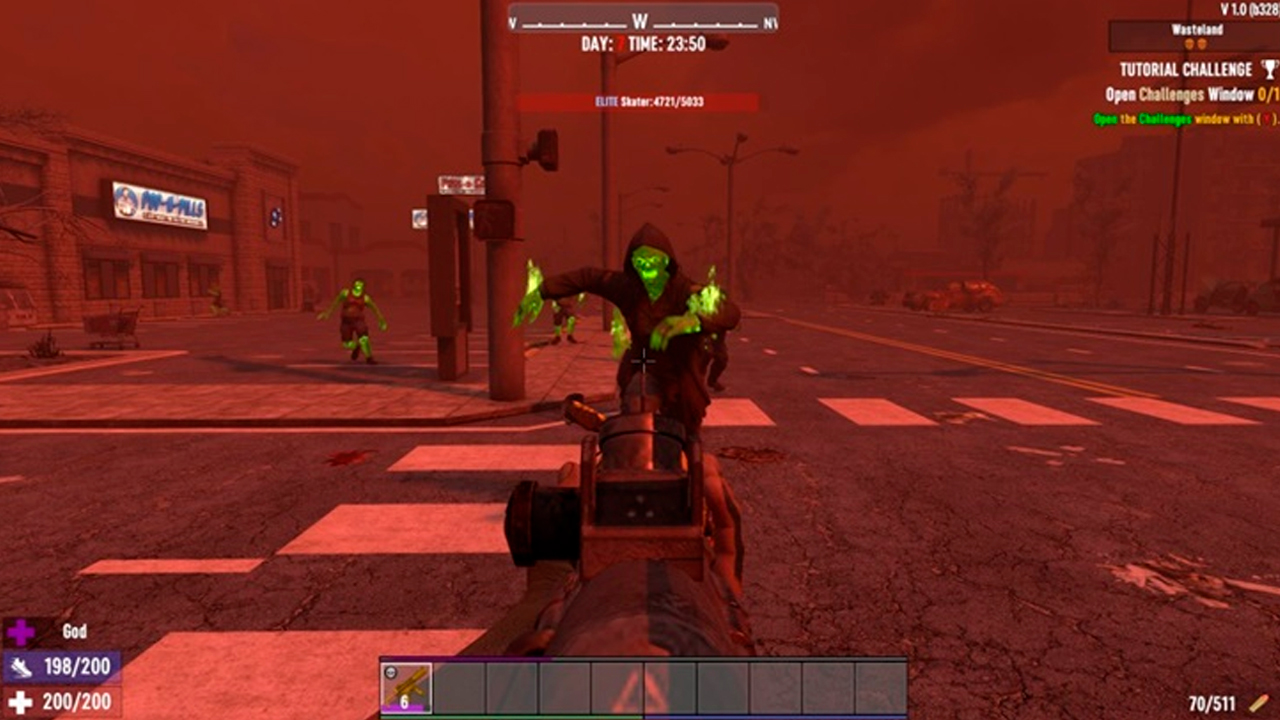Click the white health cross icon
Screen dimensions: 1280x720
20,701
